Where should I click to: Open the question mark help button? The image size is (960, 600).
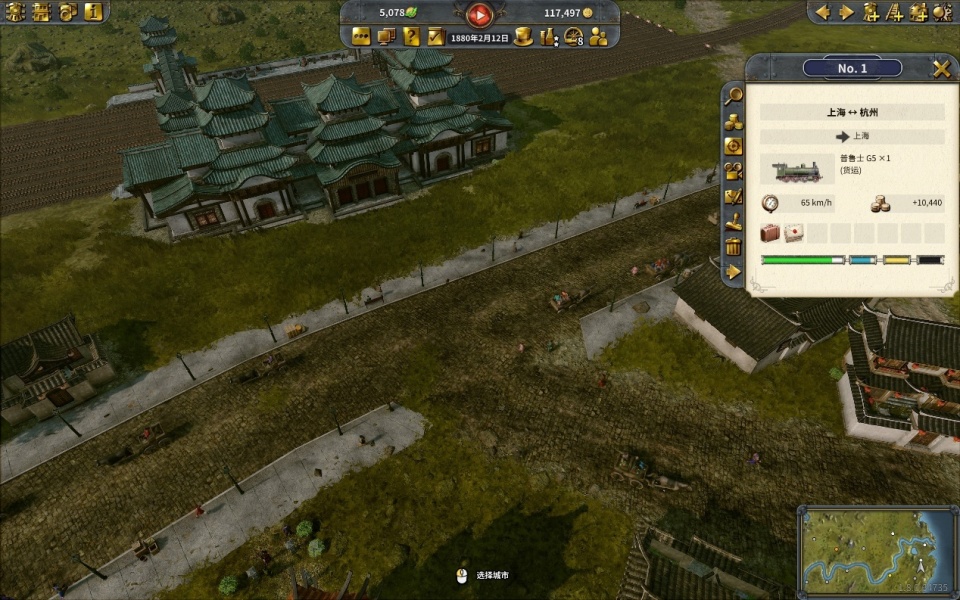[x=411, y=37]
